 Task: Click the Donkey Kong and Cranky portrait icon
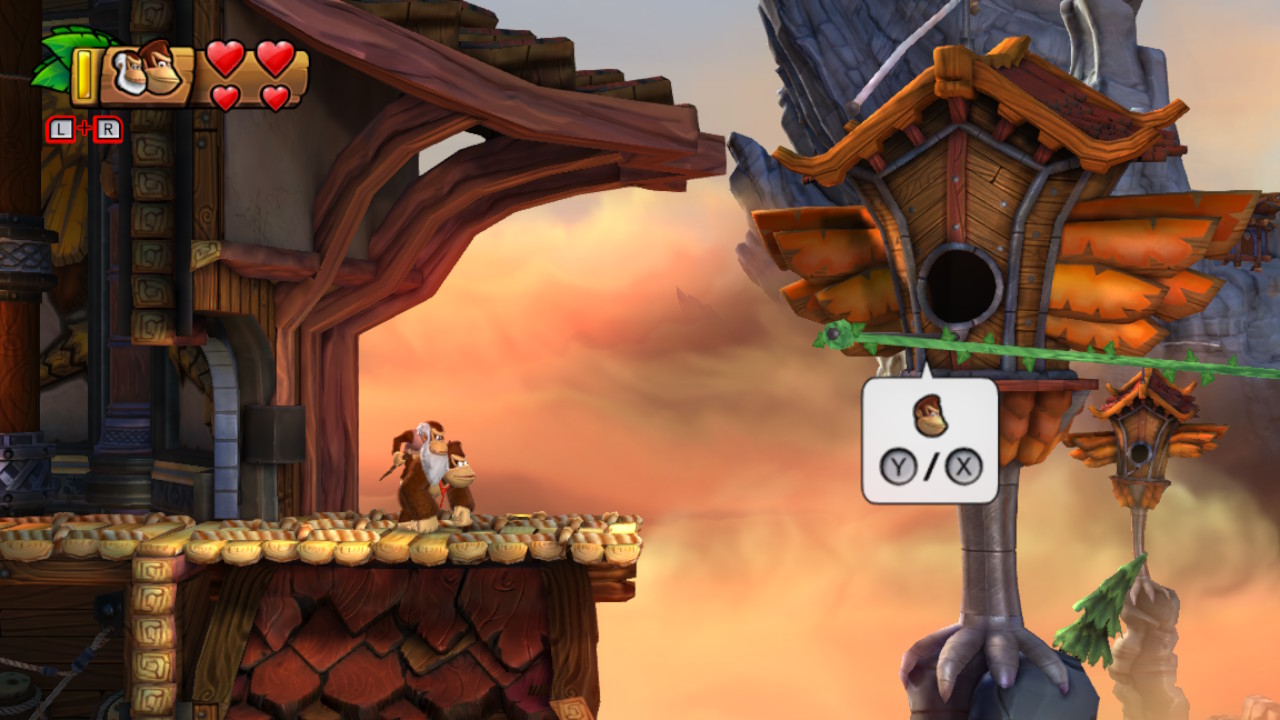point(145,71)
